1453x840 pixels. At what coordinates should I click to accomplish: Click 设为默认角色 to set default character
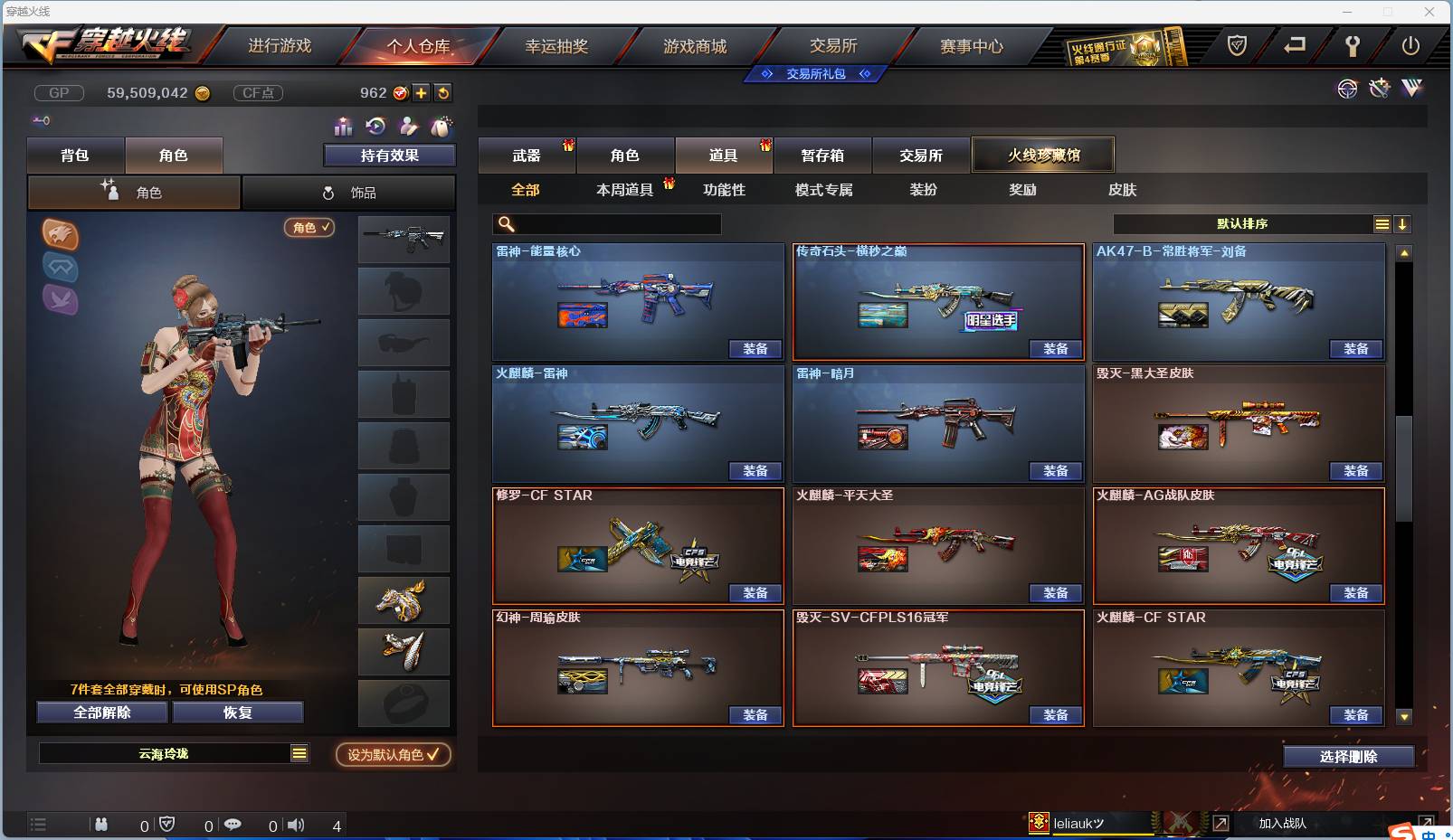point(392,756)
